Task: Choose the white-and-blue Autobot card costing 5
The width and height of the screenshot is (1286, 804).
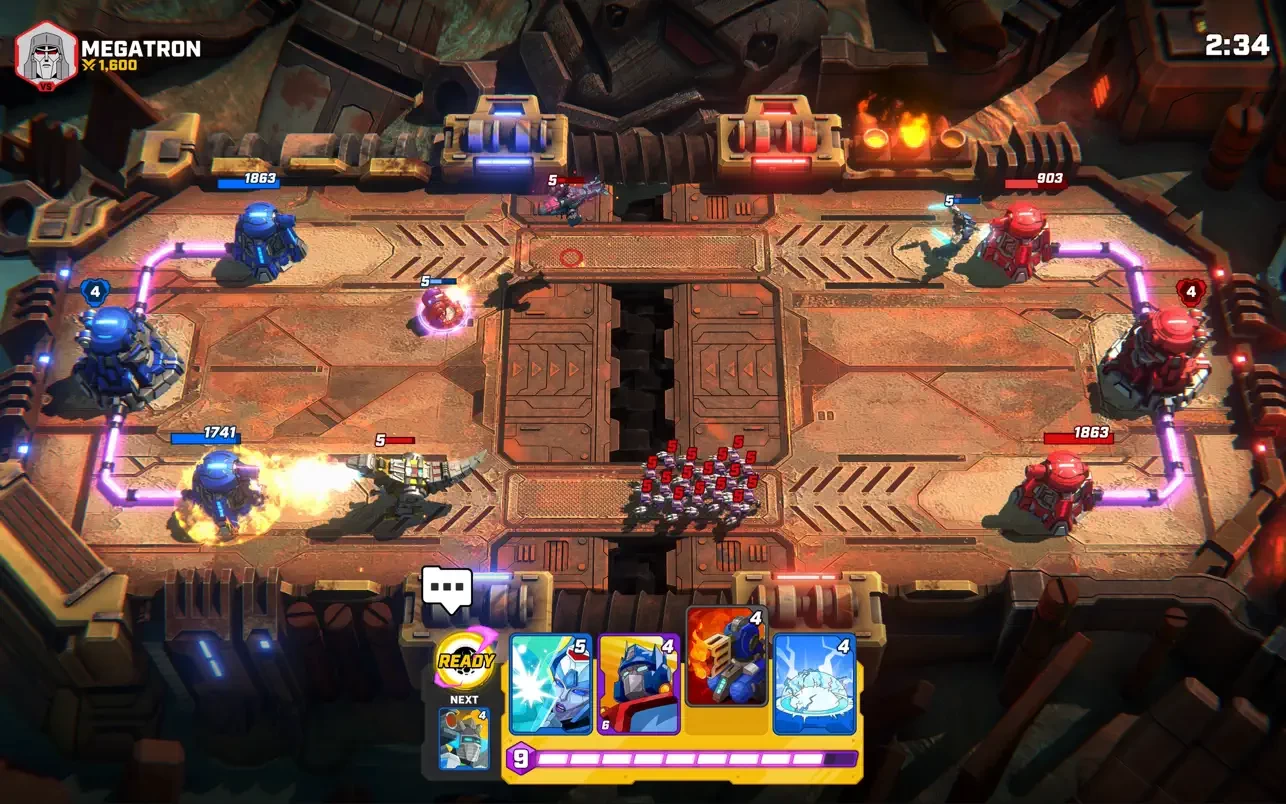Action: (x=550, y=685)
